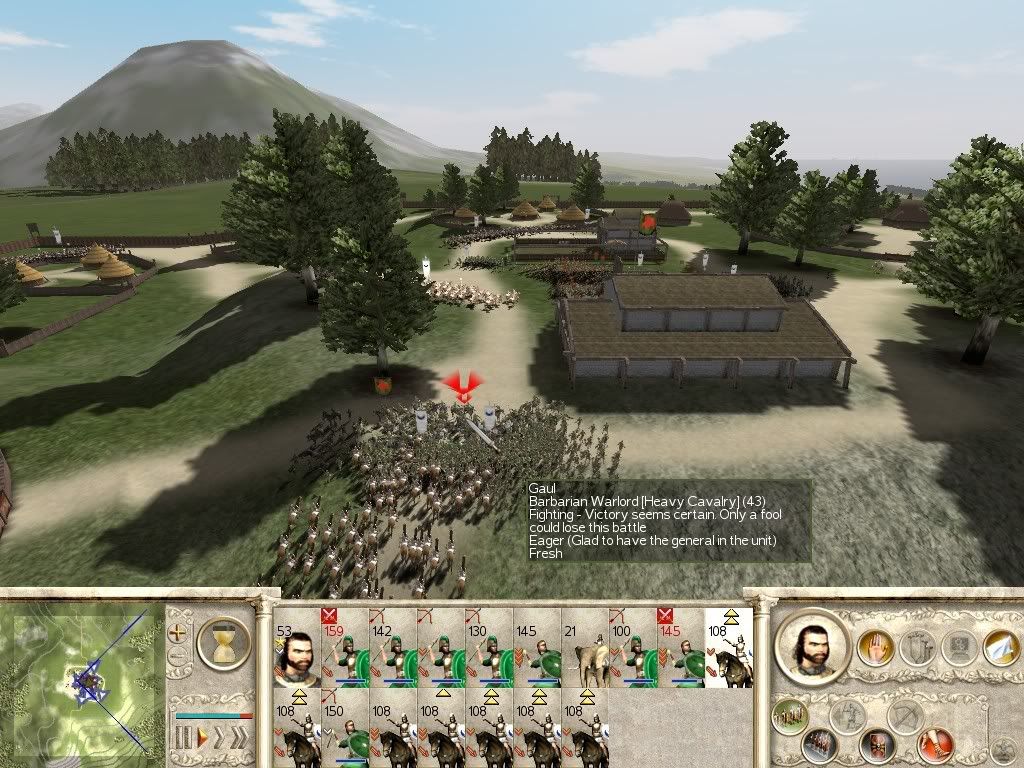
Task: Pause the battle
Action: tap(183, 738)
